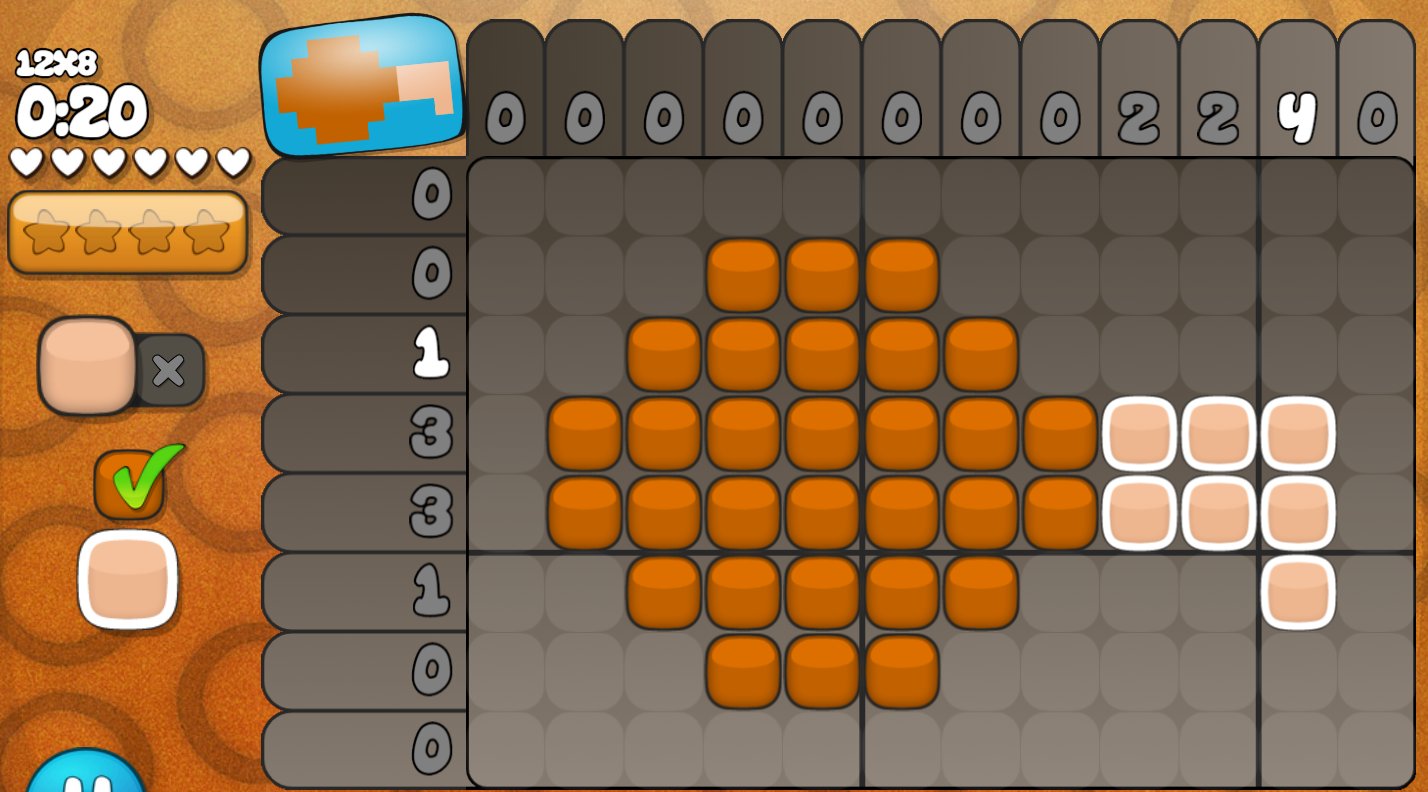Pick the peach color swatch
Viewport: 1428px width, 792px height.
click(128, 580)
